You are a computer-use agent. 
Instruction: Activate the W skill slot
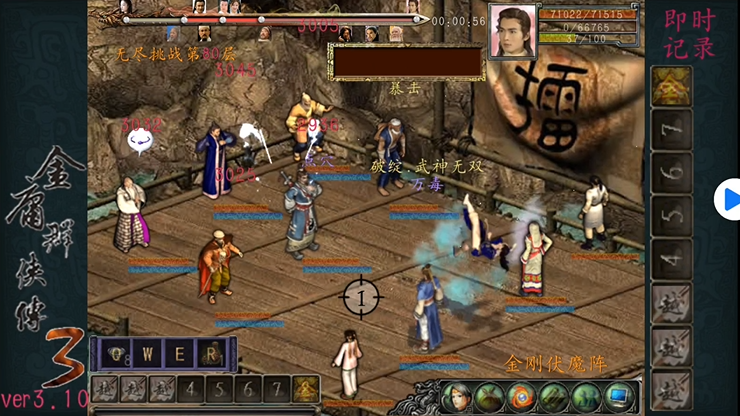[x=149, y=353]
